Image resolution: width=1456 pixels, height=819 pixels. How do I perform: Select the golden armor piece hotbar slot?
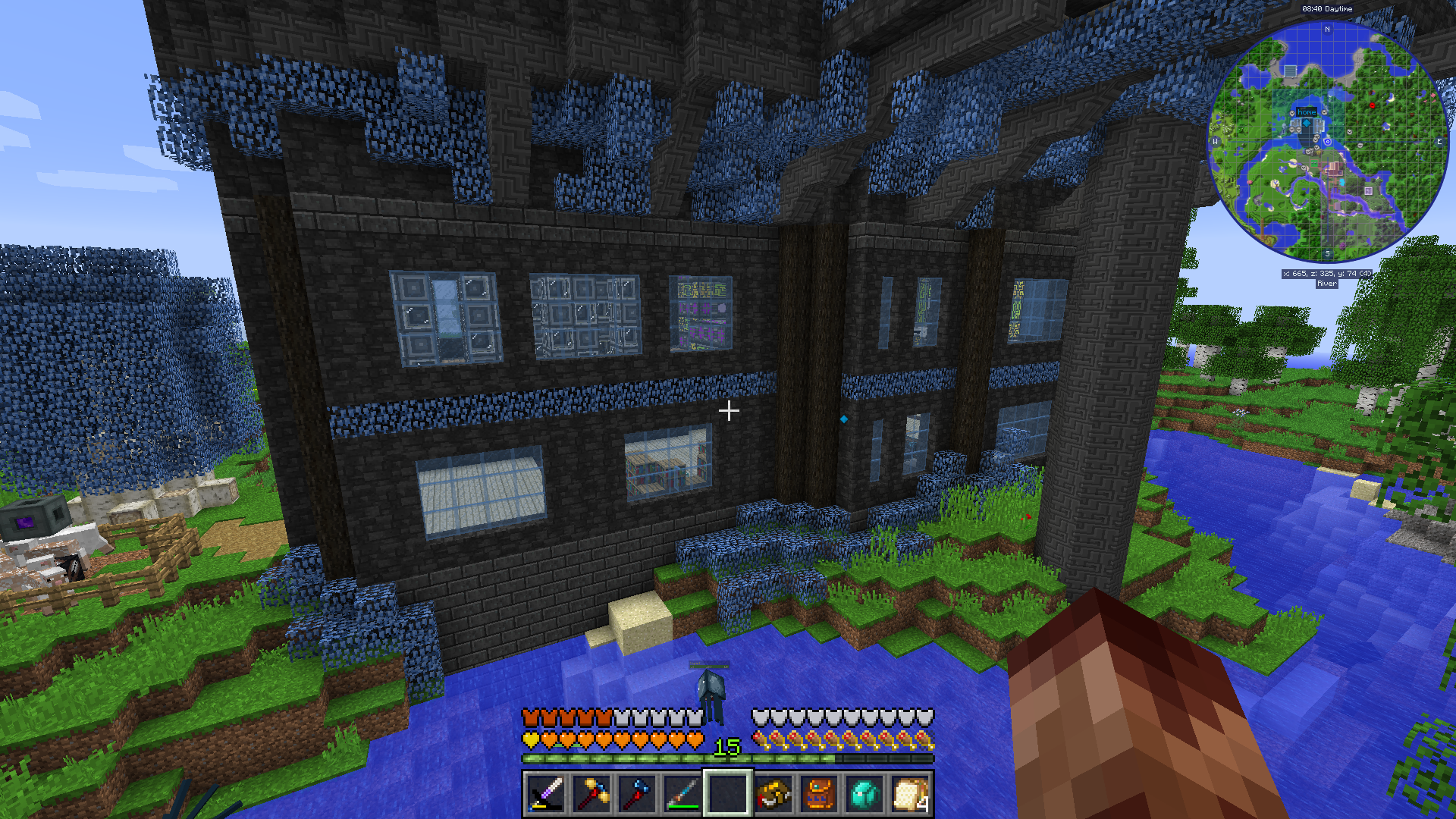(x=773, y=794)
